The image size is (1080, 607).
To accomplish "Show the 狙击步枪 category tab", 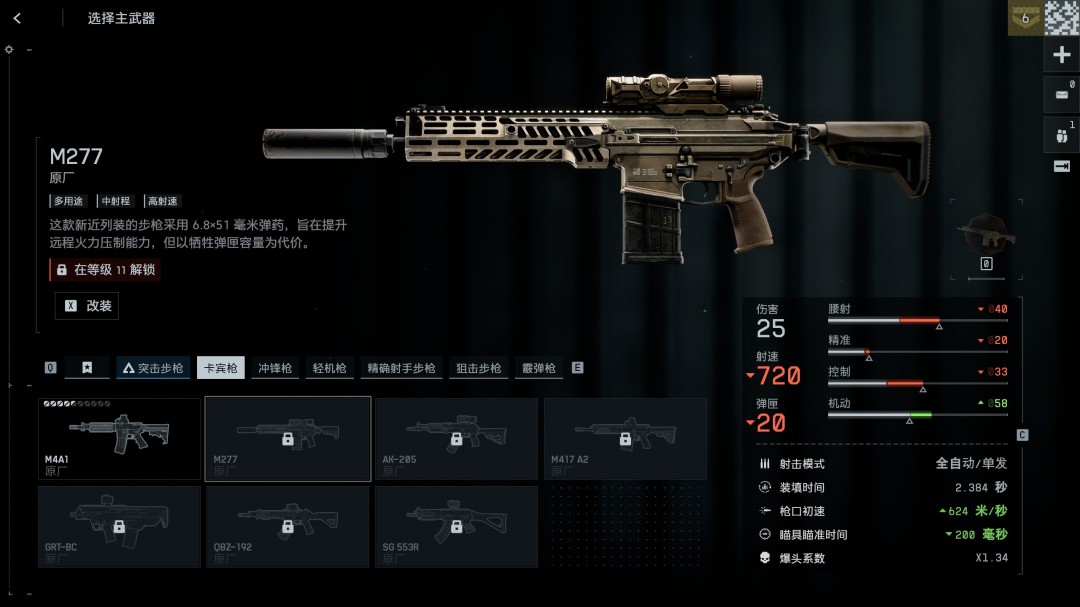I will pyautogui.click(x=478, y=368).
